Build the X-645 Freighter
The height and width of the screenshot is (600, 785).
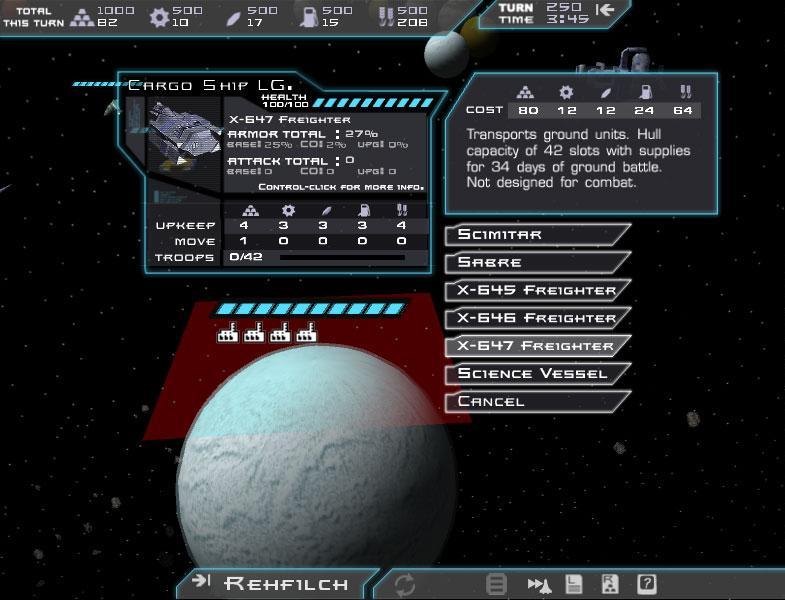pos(535,290)
